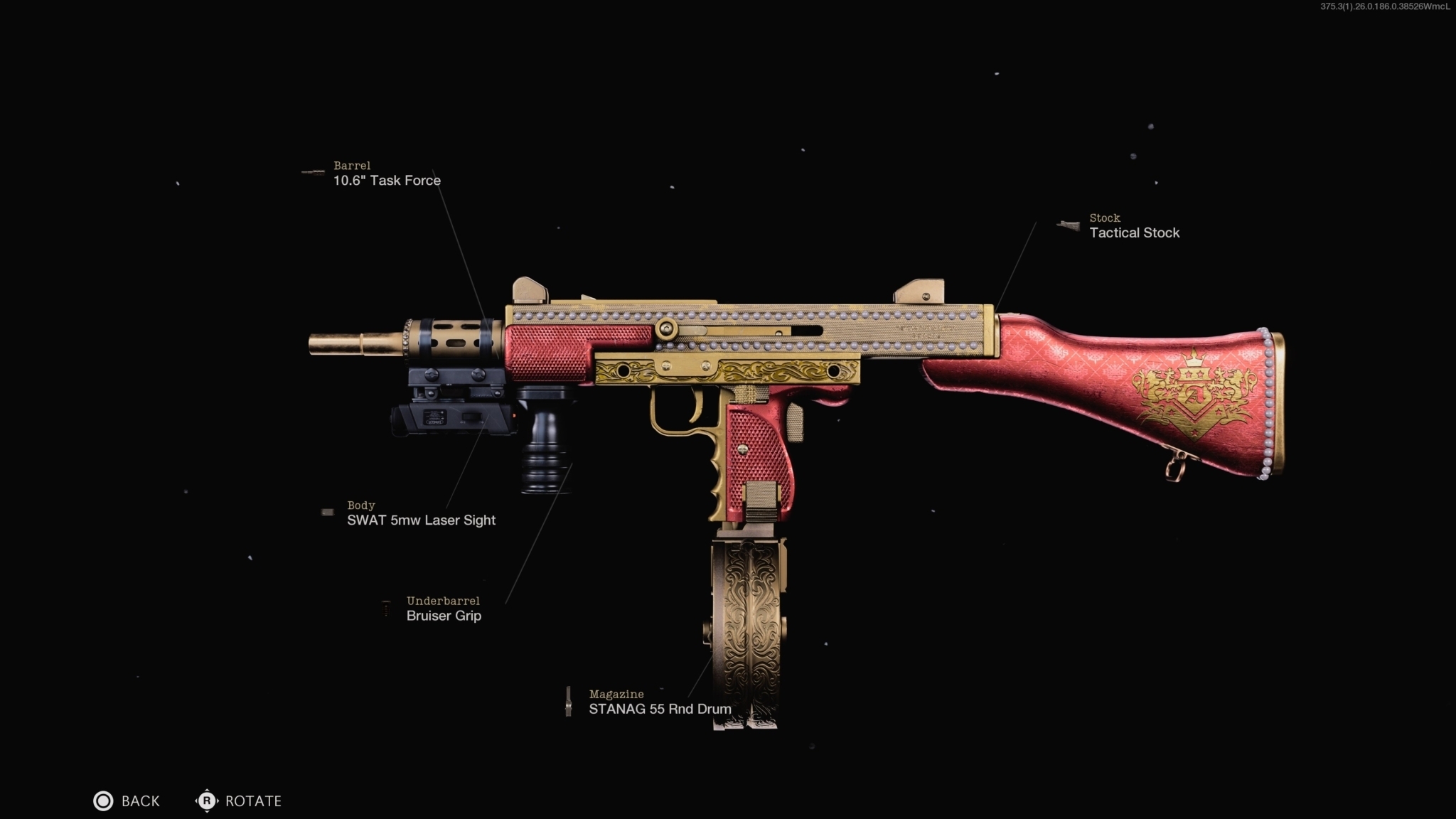This screenshot has width=1456, height=819.
Task: Open the STANAG 55 Rnd Drum entry
Action: tap(660, 708)
